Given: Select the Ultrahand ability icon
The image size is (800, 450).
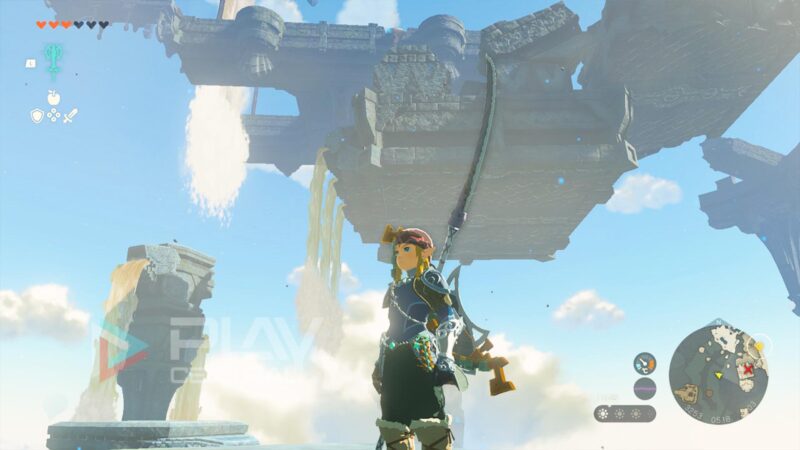Looking at the screenshot, I should pyautogui.click(x=53, y=57).
